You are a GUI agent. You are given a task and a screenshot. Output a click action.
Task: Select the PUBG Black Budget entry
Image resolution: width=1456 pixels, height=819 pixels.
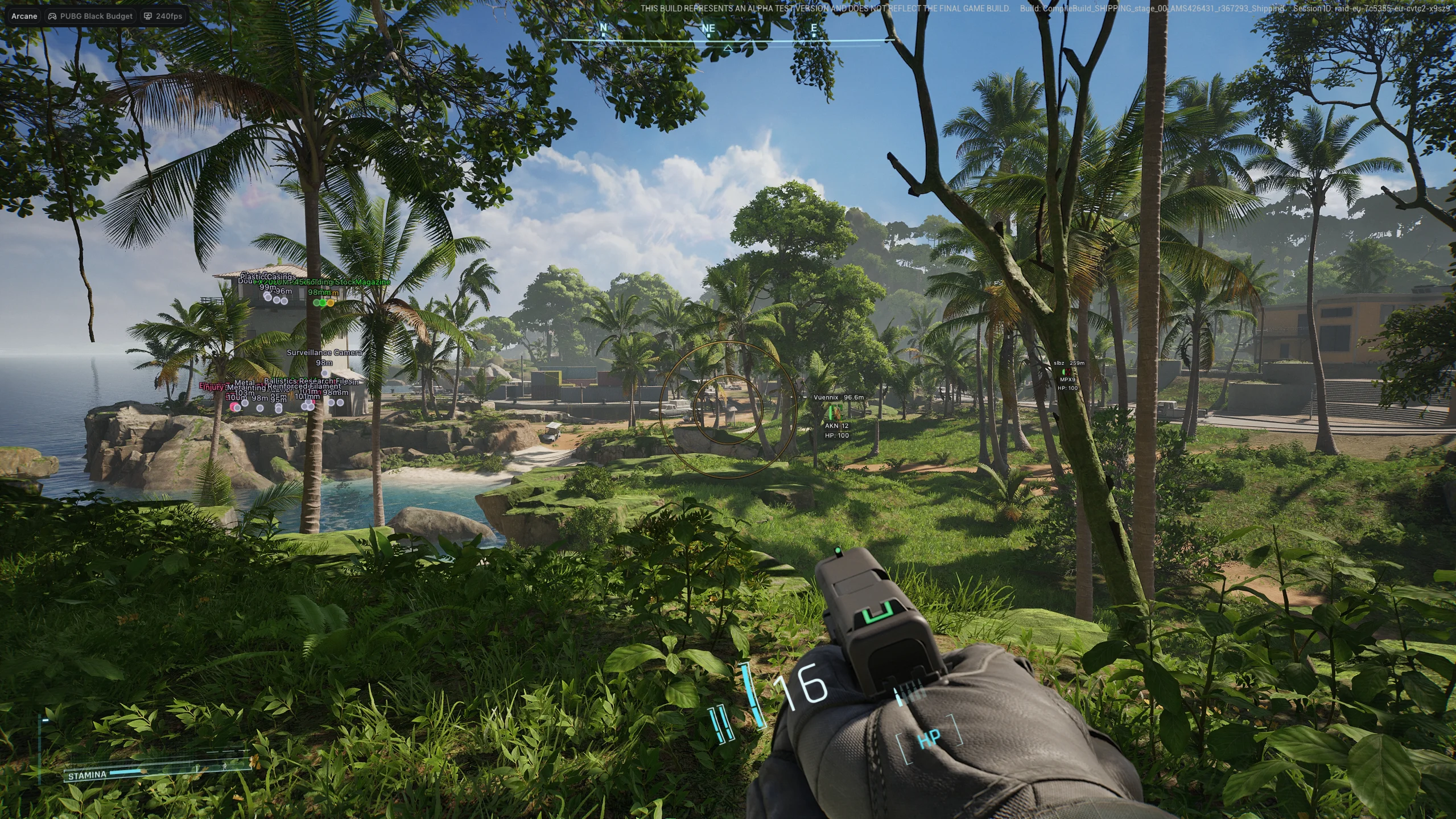[x=91, y=16]
